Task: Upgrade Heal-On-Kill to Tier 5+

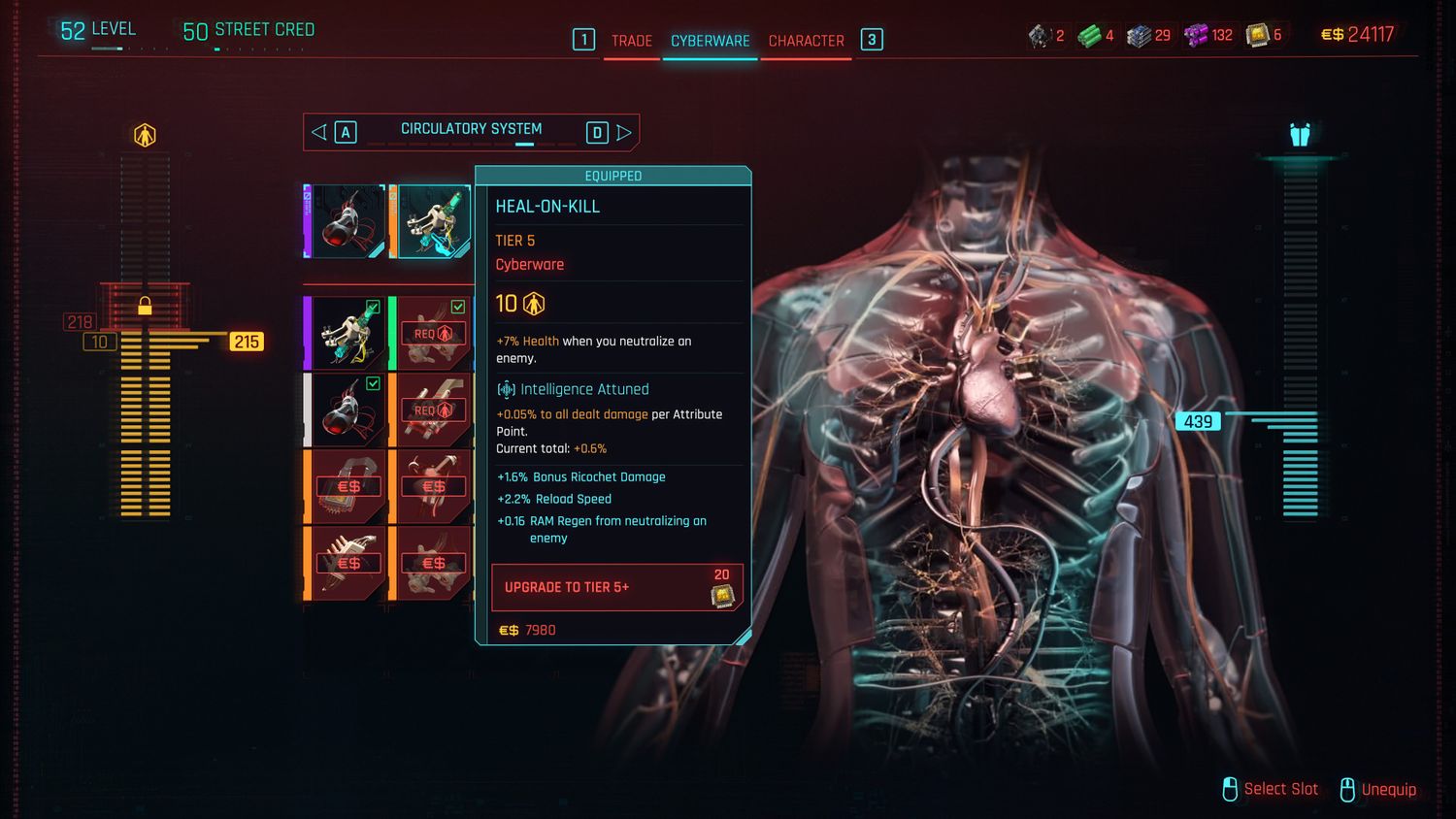Action: (x=616, y=587)
